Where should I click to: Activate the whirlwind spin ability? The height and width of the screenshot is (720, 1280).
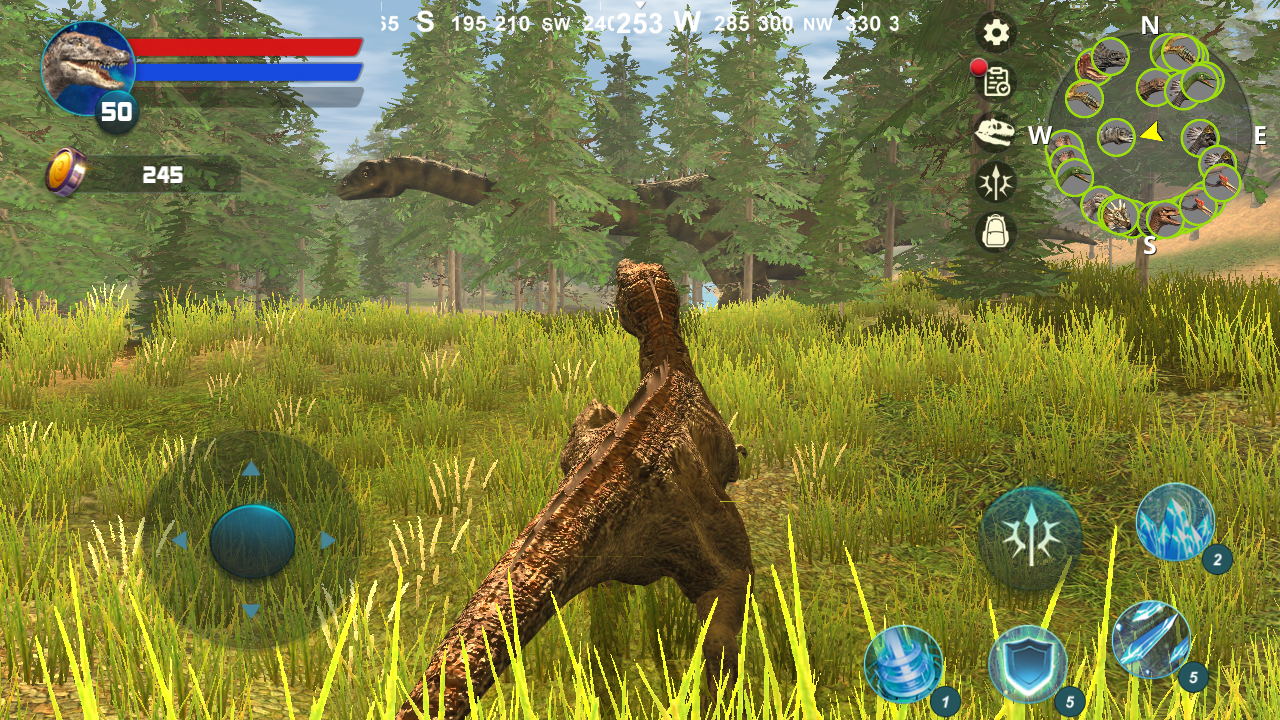coord(901,663)
